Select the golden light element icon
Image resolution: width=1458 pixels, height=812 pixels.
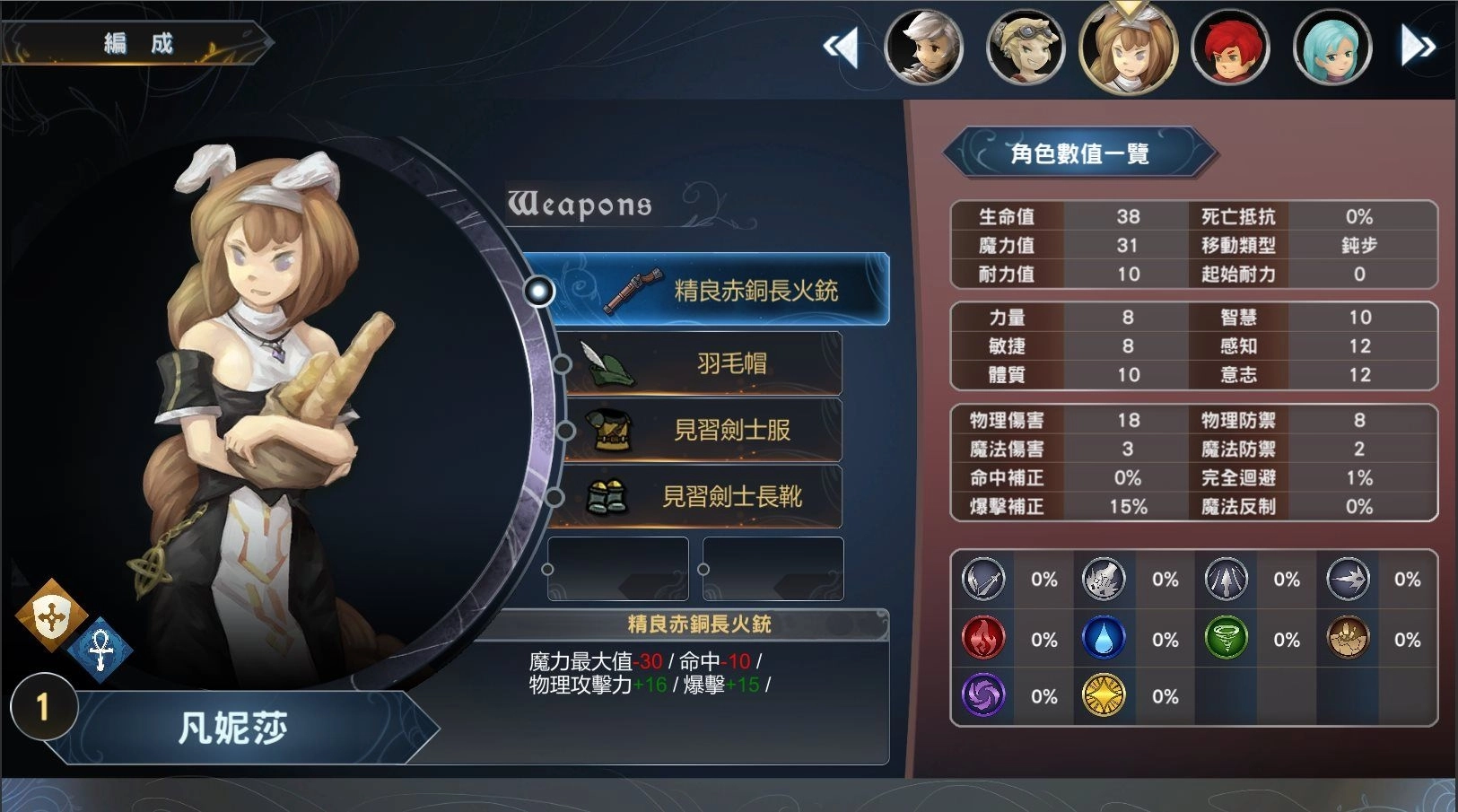(x=1104, y=695)
